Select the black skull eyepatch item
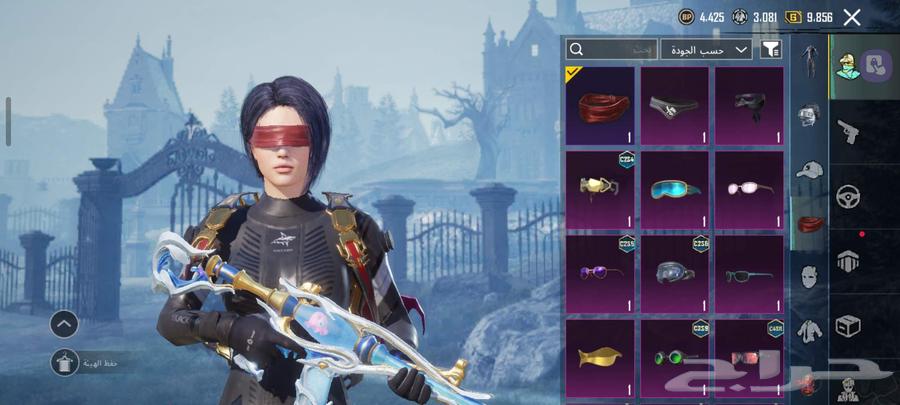This screenshot has height=405, width=900. pos(674,105)
